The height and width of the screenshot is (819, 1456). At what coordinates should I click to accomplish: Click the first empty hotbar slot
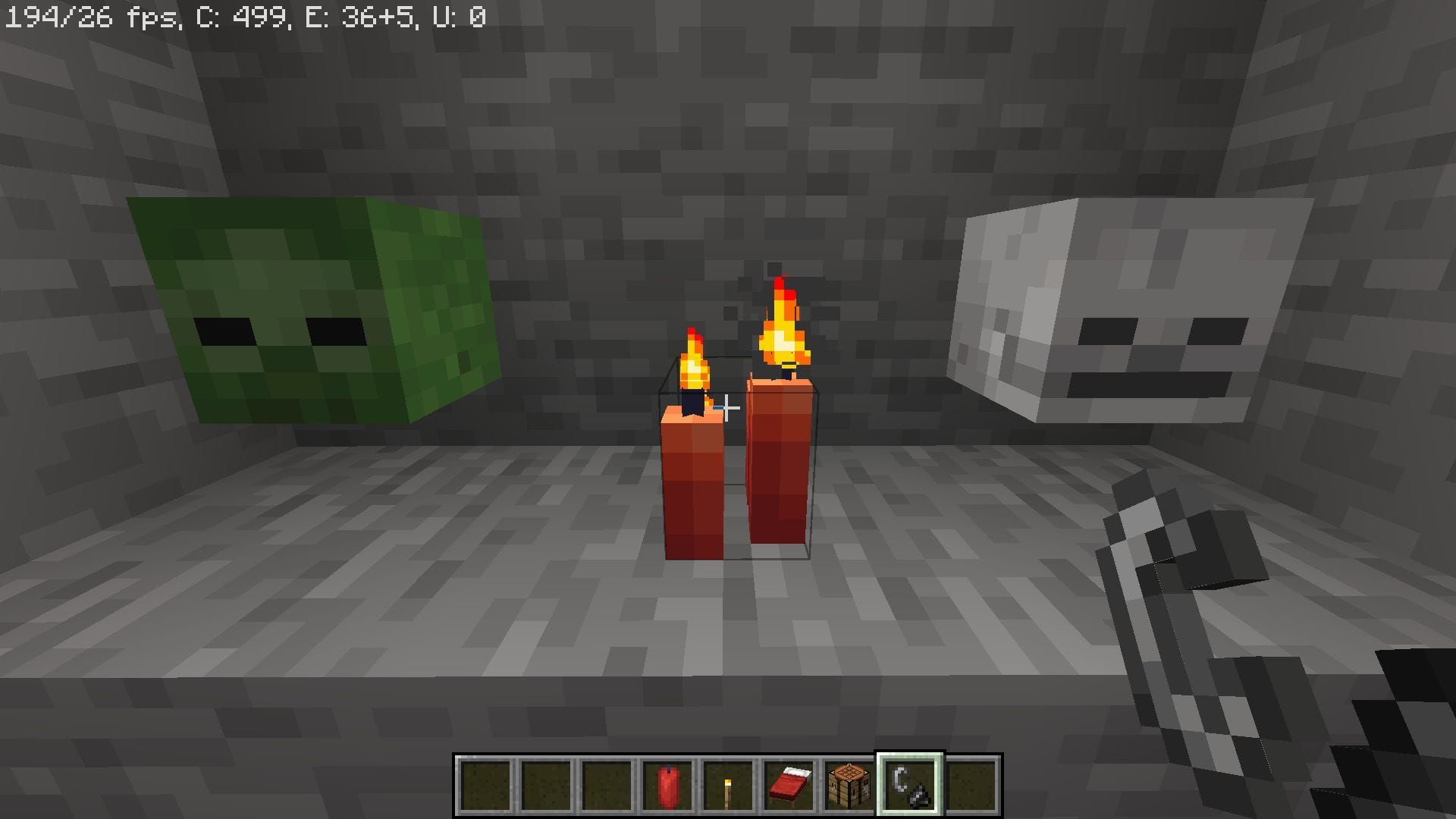[x=485, y=784]
